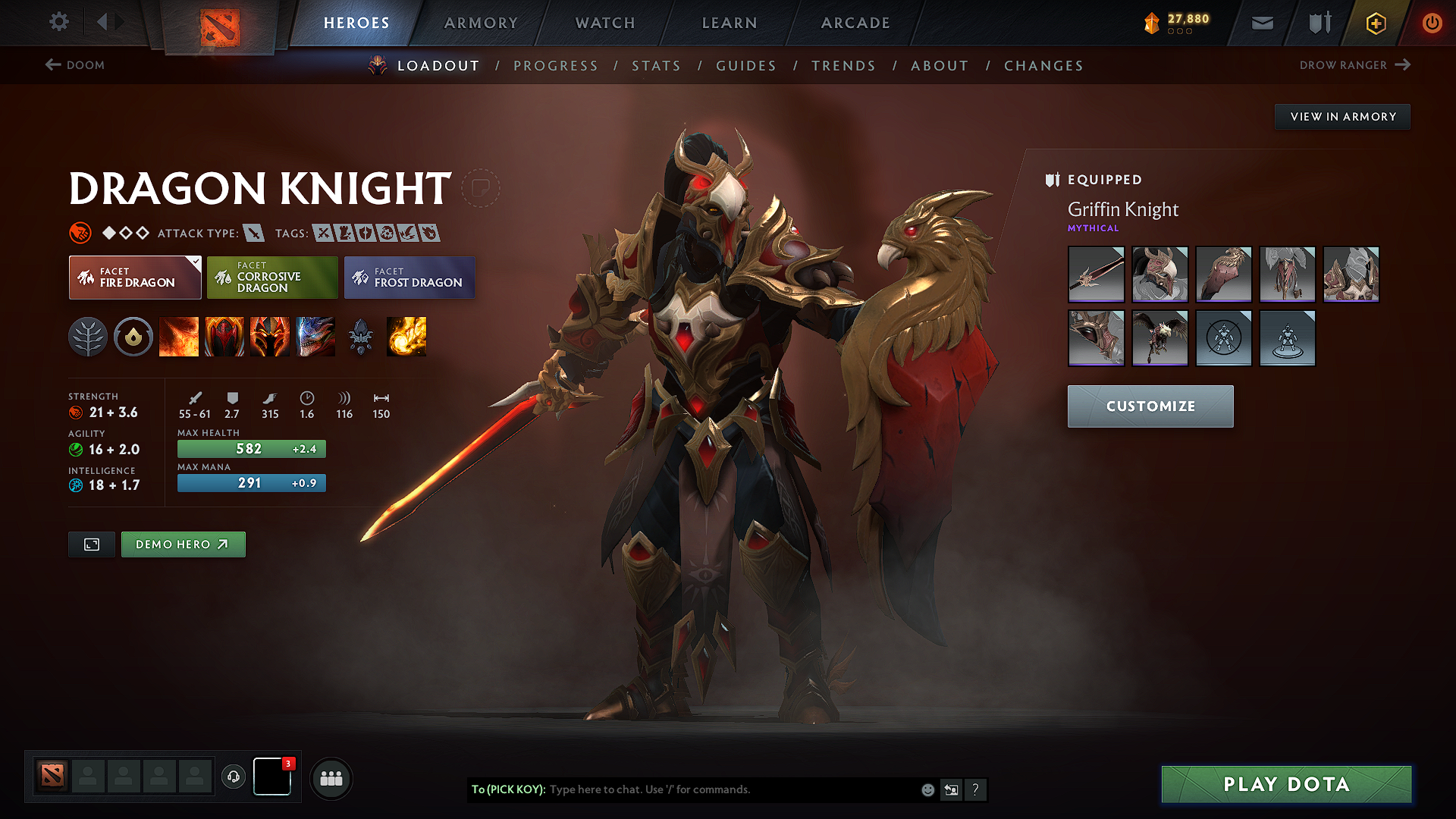The height and width of the screenshot is (819, 1456).
Task: Open the emoji picker in the chat bar
Action: (927, 789)
